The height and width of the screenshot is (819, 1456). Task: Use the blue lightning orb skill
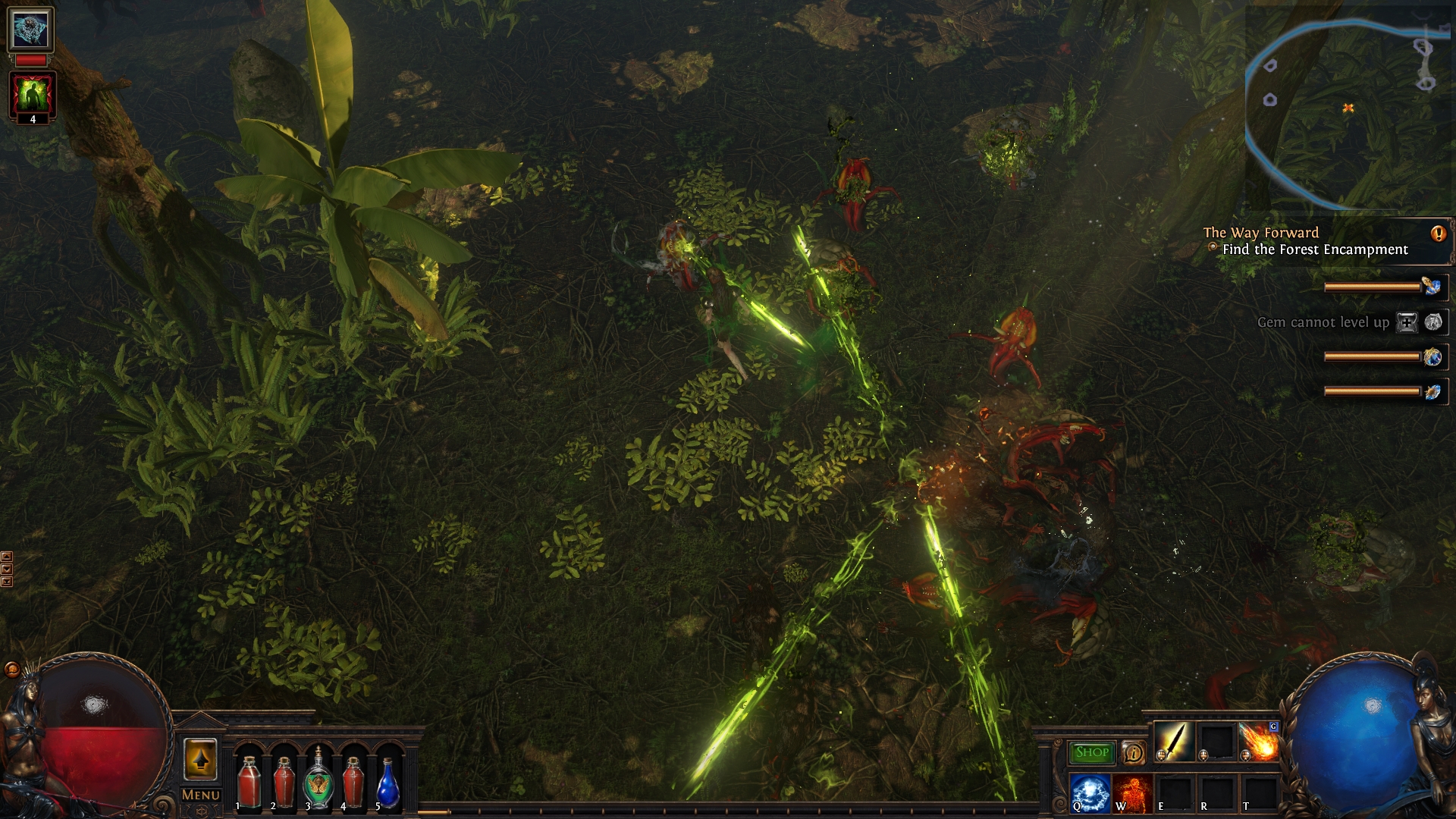pos(1090,792)
